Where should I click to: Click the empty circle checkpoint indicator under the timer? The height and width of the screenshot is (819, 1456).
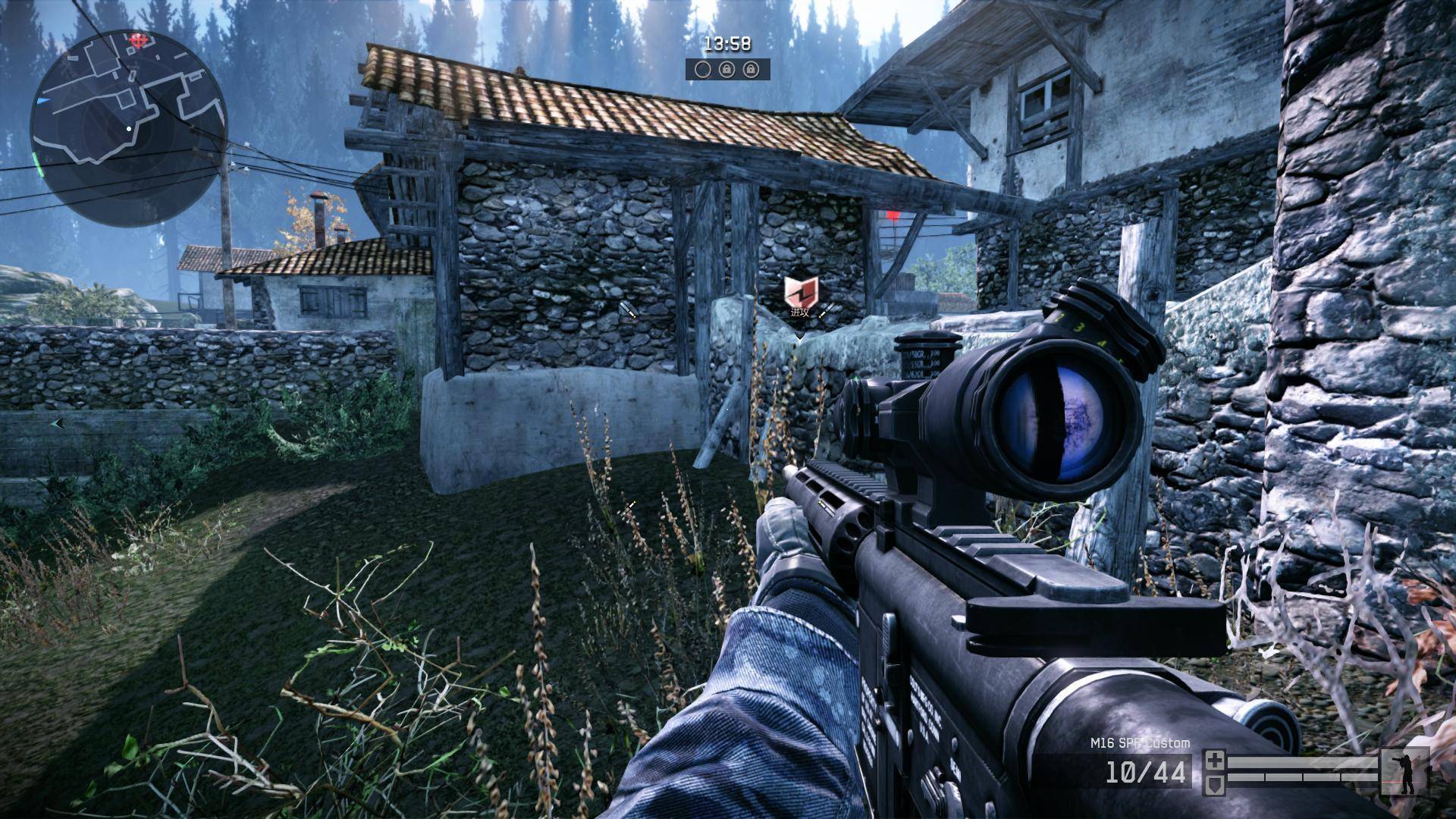click(x=703, y=70)
